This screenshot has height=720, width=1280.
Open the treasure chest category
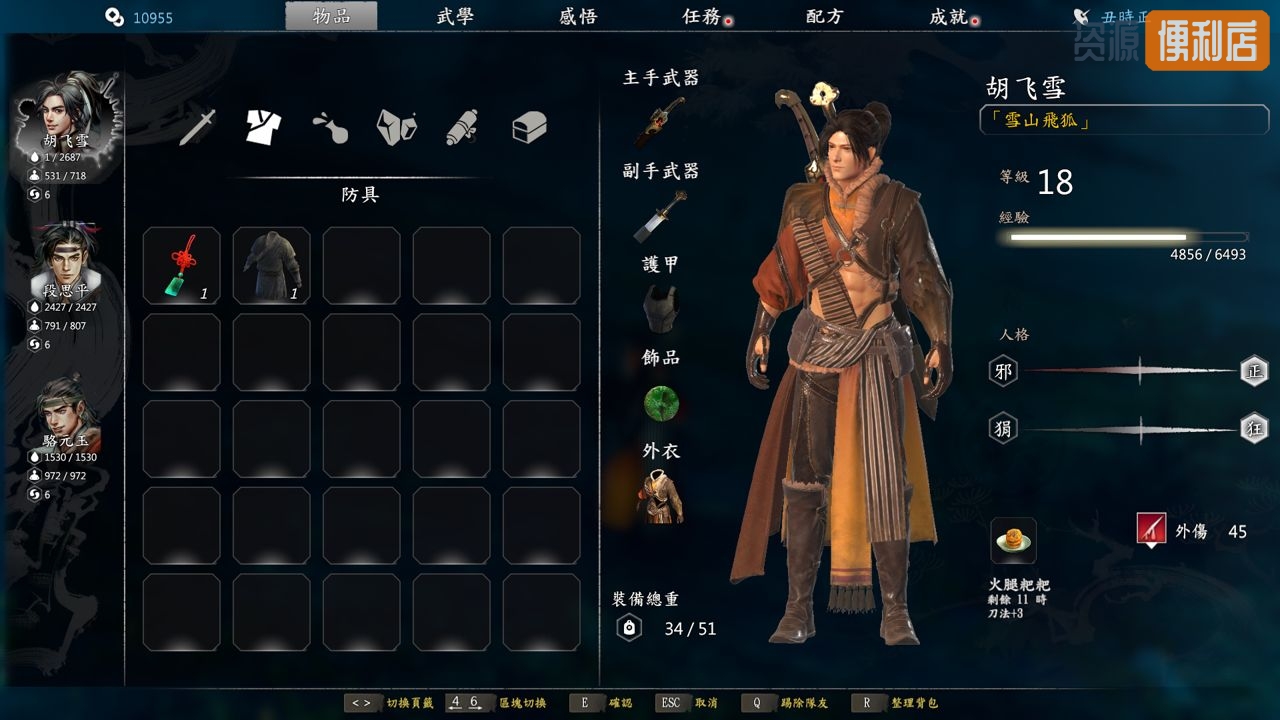(529, 127)
